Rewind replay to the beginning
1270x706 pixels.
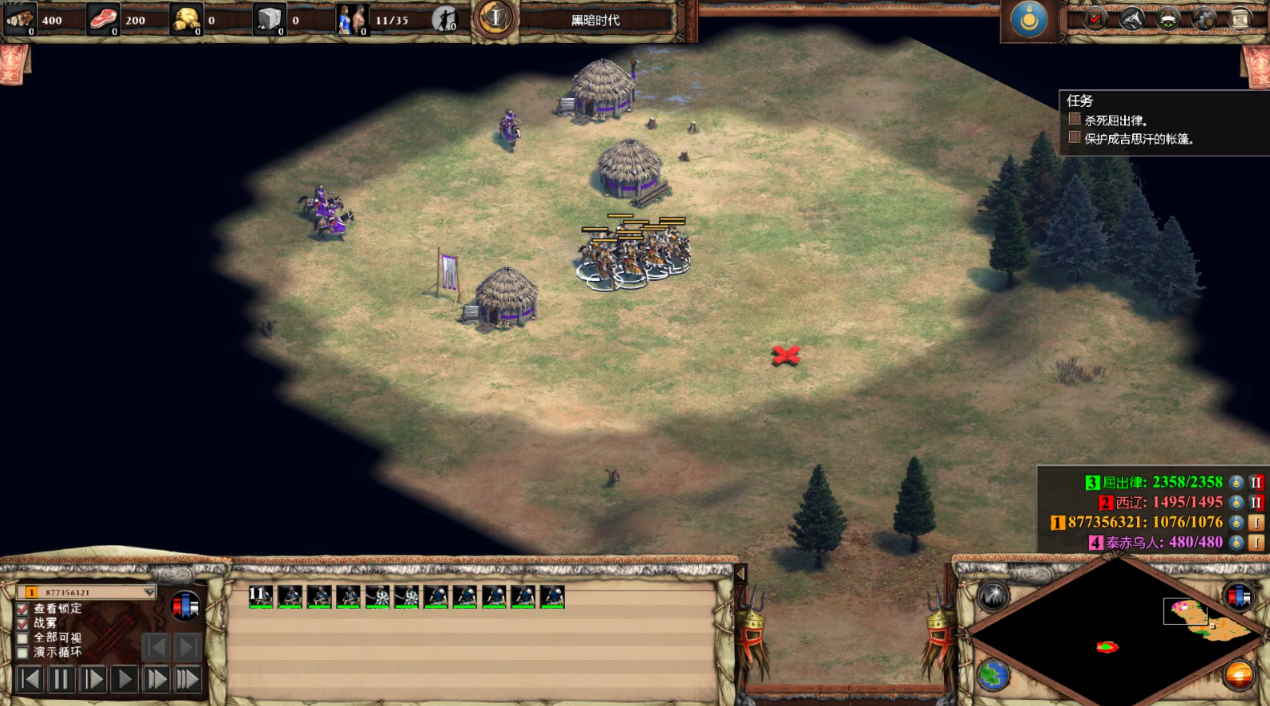pyautogui.click(x=30, y=680)
